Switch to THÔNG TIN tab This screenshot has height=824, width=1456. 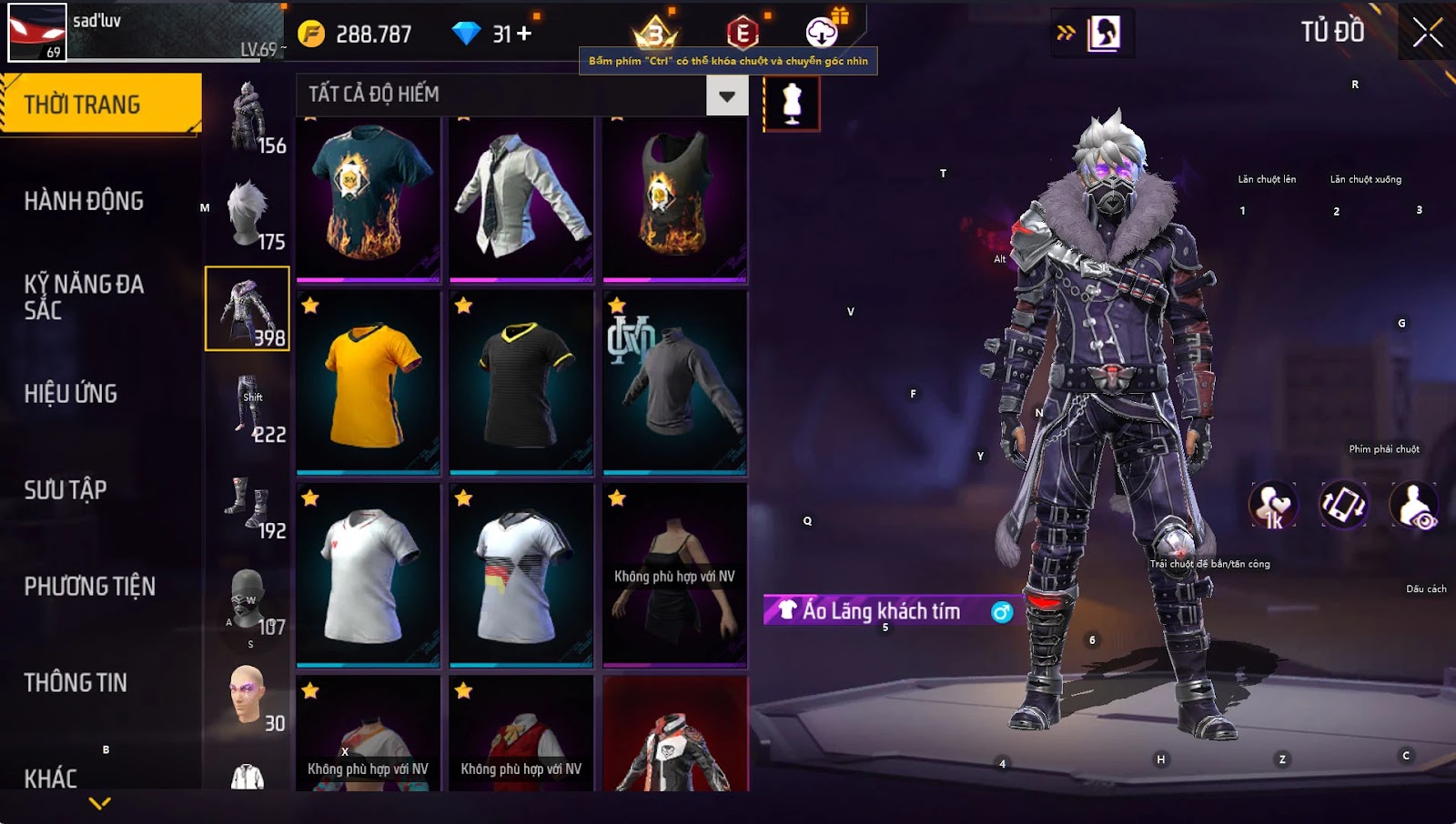tap(76, 683)
